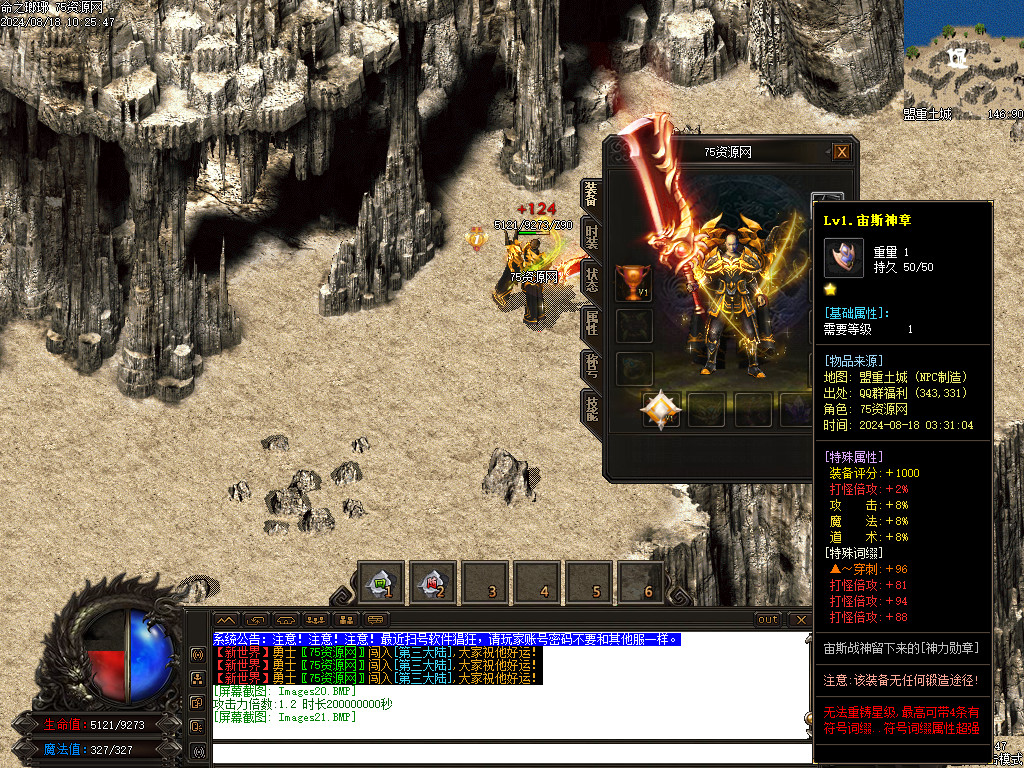Use the item in hotbar slot 1
The height and width of the screenshot is (768, 1024).
click(x=381, y=583)
